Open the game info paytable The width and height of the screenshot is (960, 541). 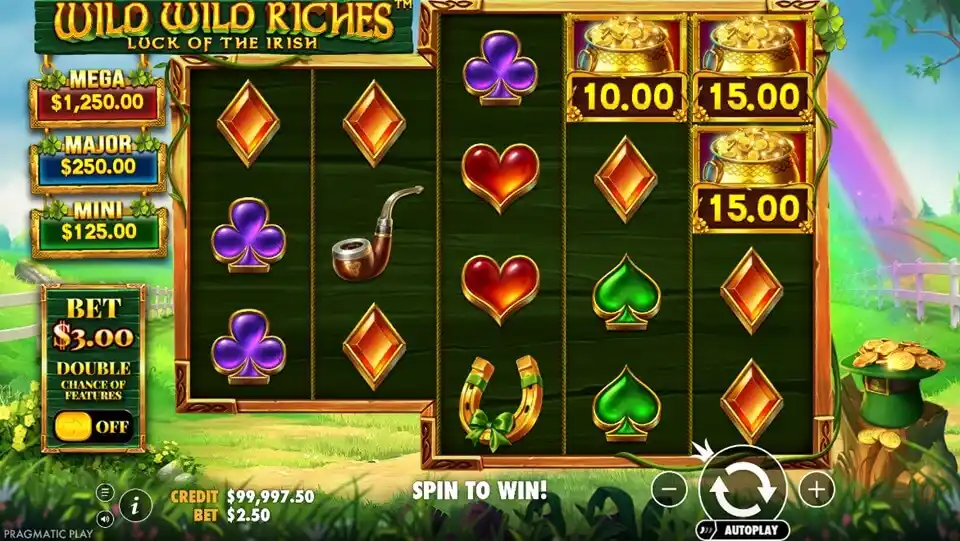(136, 505)
